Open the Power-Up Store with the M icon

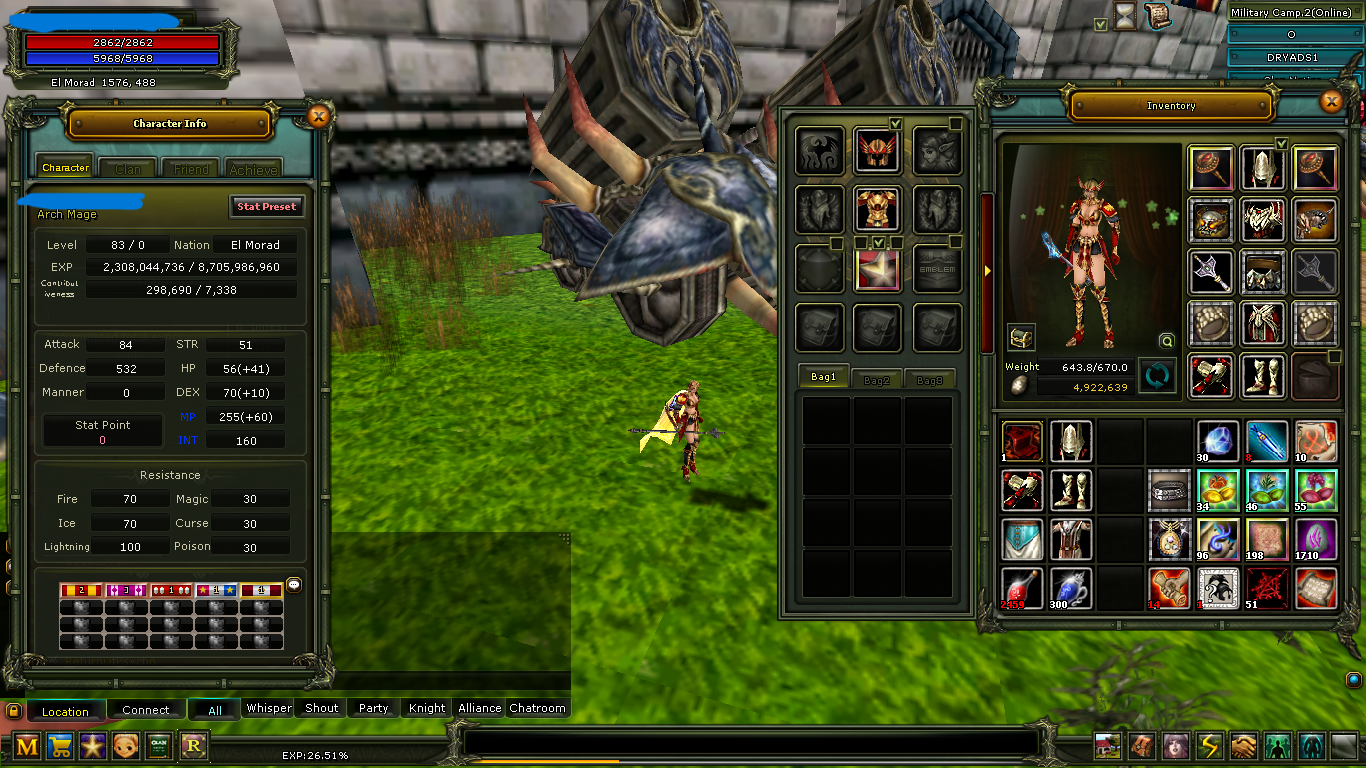pos(27,746)
